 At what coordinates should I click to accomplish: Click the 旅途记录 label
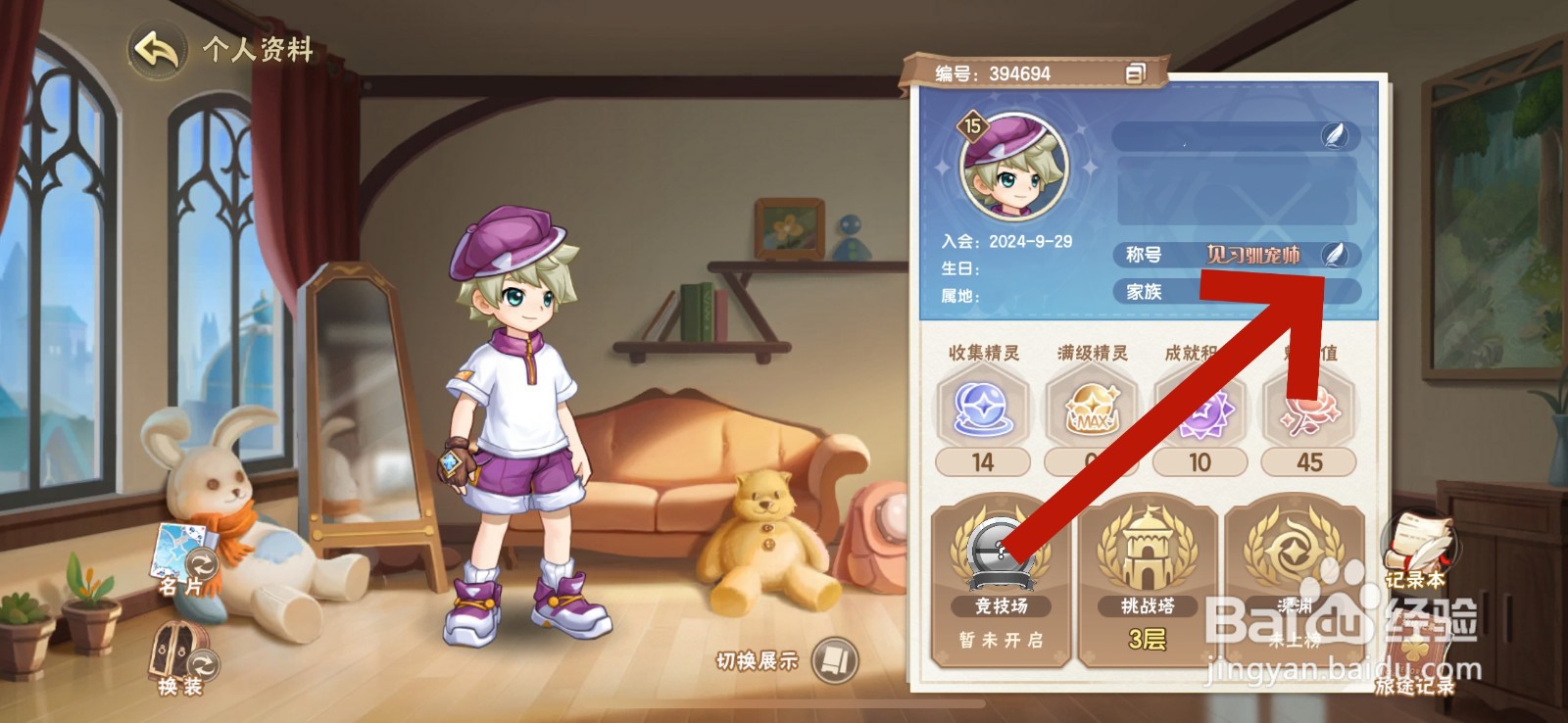(1415, 688)
